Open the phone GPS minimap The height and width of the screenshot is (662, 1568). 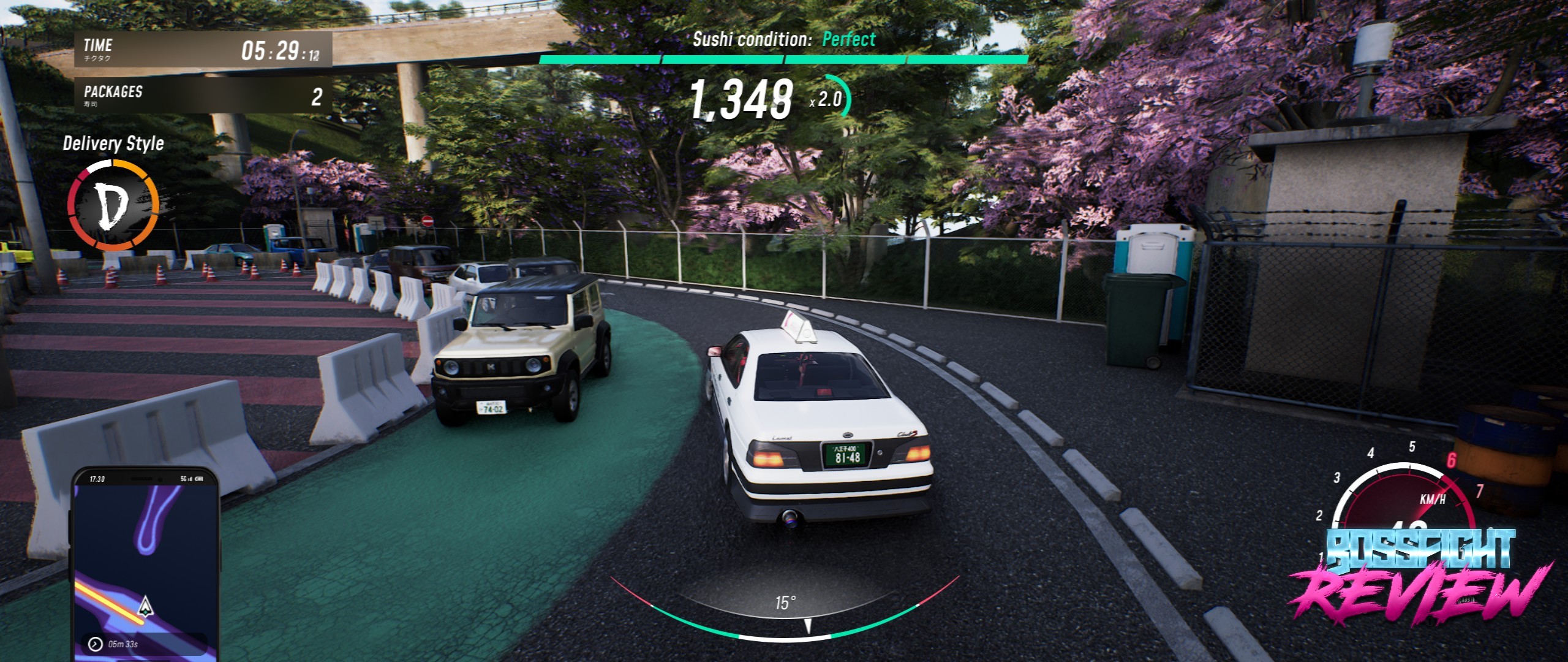145,564
